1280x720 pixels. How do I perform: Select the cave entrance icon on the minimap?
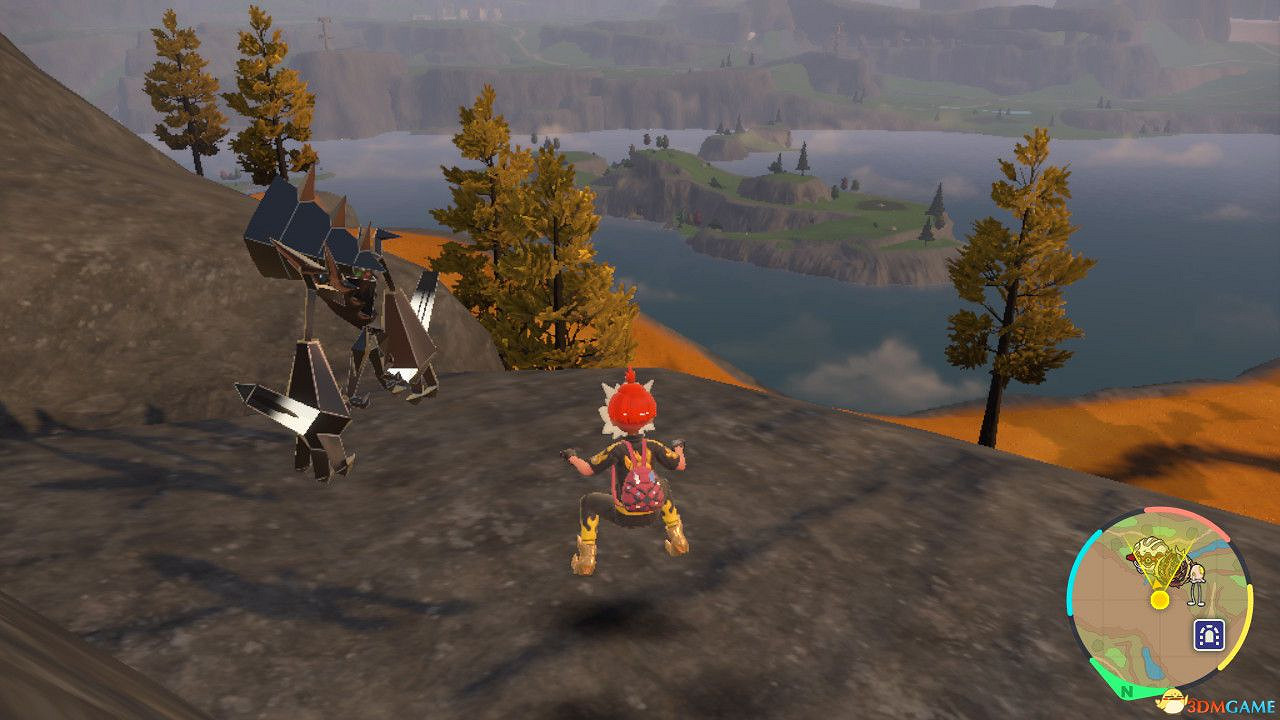[x=1209, y=634]
